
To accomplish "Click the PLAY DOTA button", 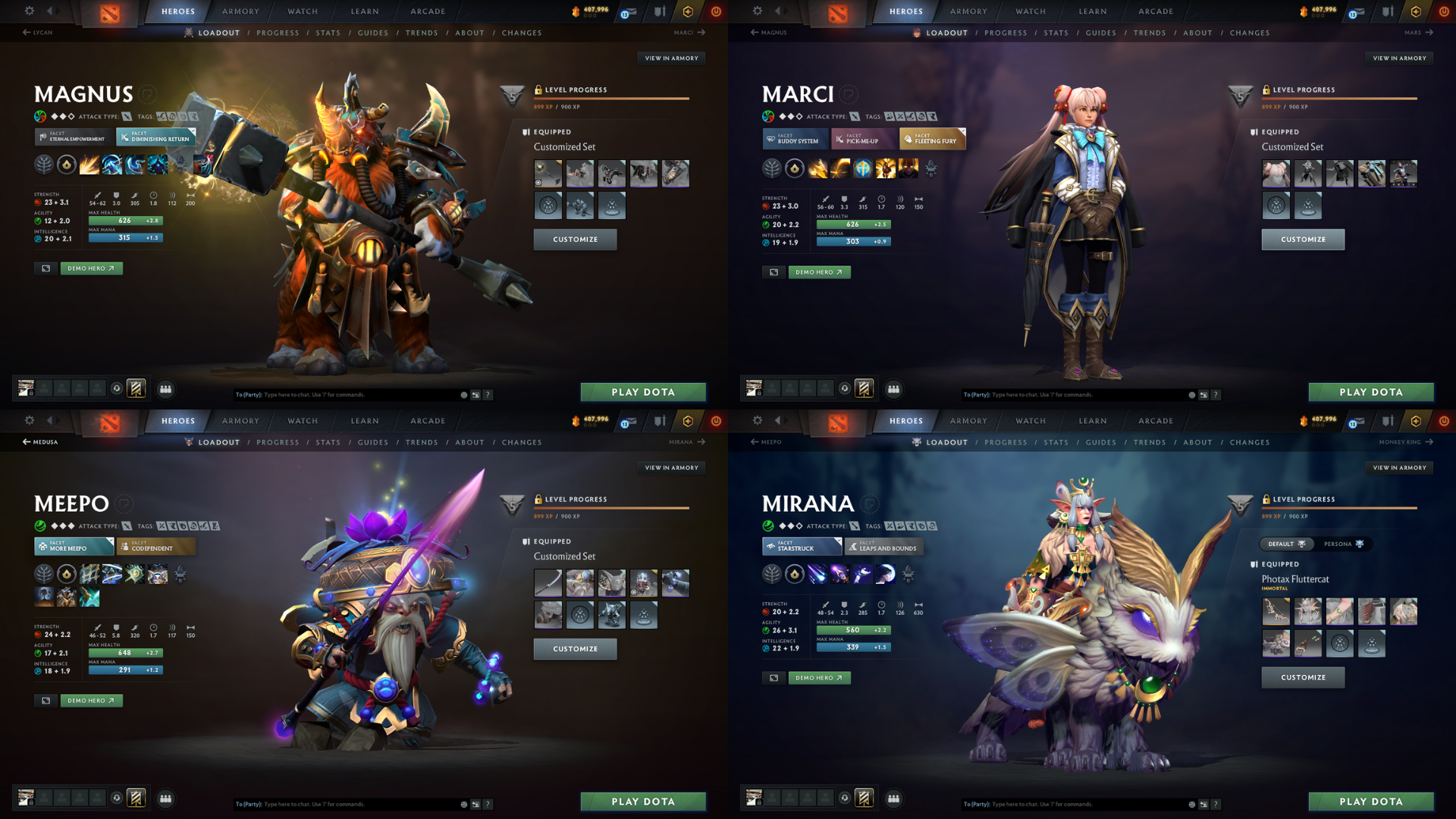I will pos(643,392).
